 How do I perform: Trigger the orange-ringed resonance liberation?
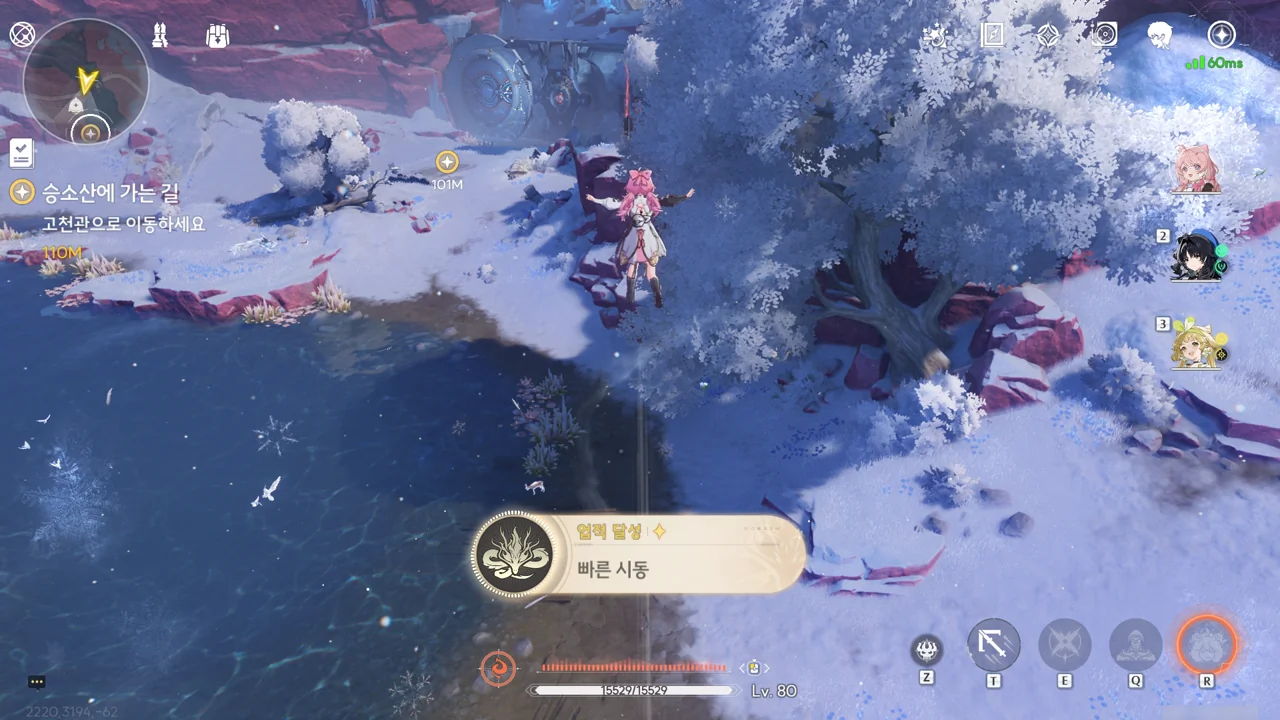coord(1207,644)
